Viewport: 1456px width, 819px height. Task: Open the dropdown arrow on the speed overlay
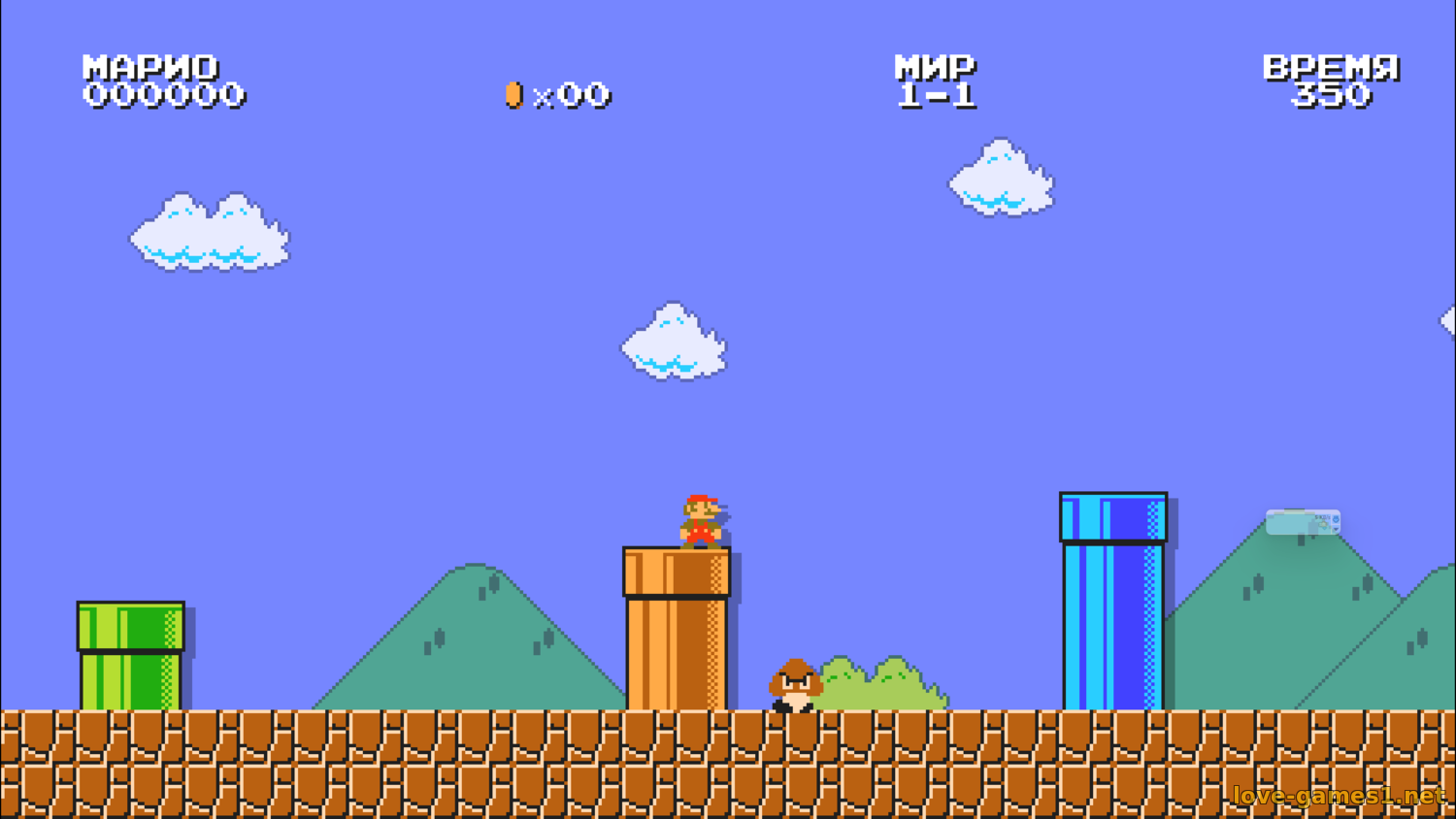click(1336, 530)
